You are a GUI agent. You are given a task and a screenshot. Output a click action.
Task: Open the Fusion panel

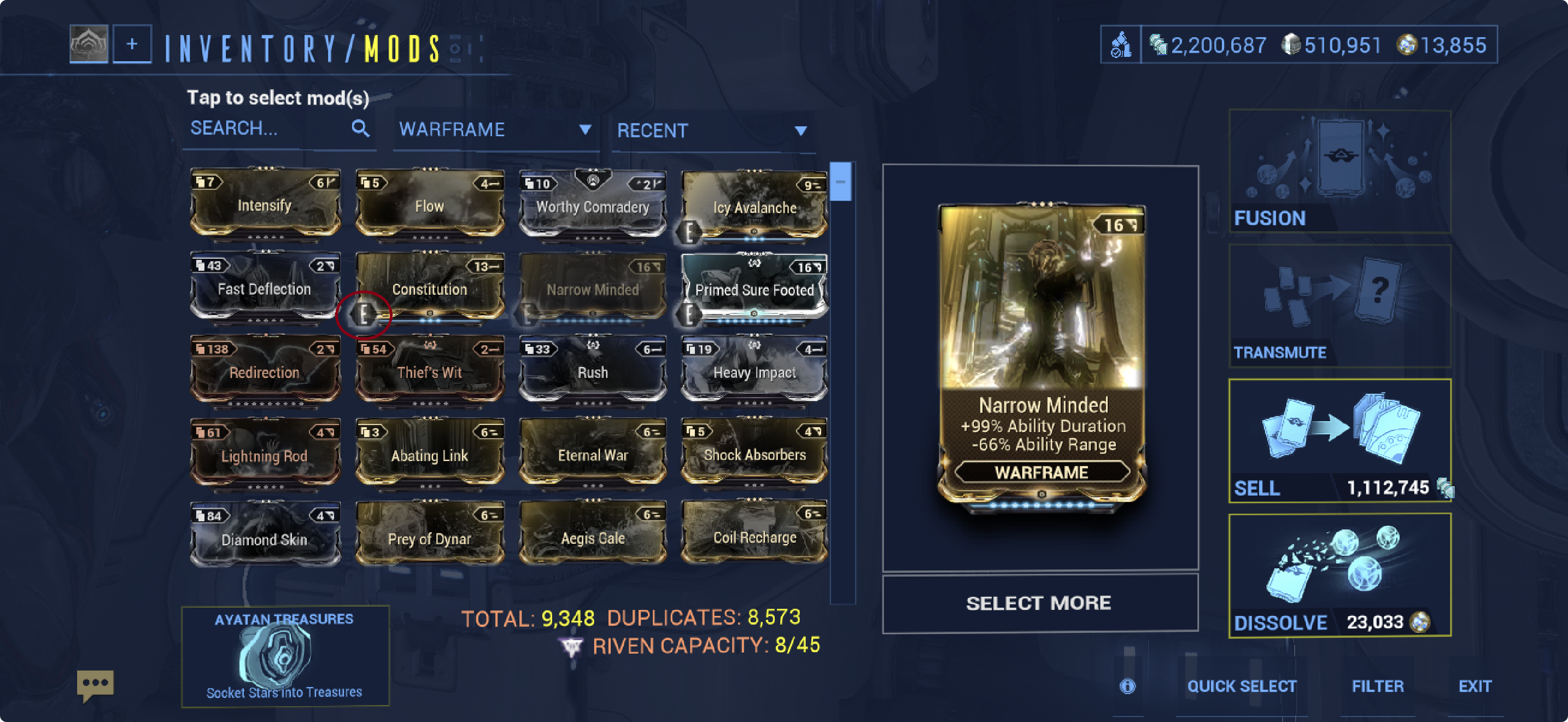1339,172
